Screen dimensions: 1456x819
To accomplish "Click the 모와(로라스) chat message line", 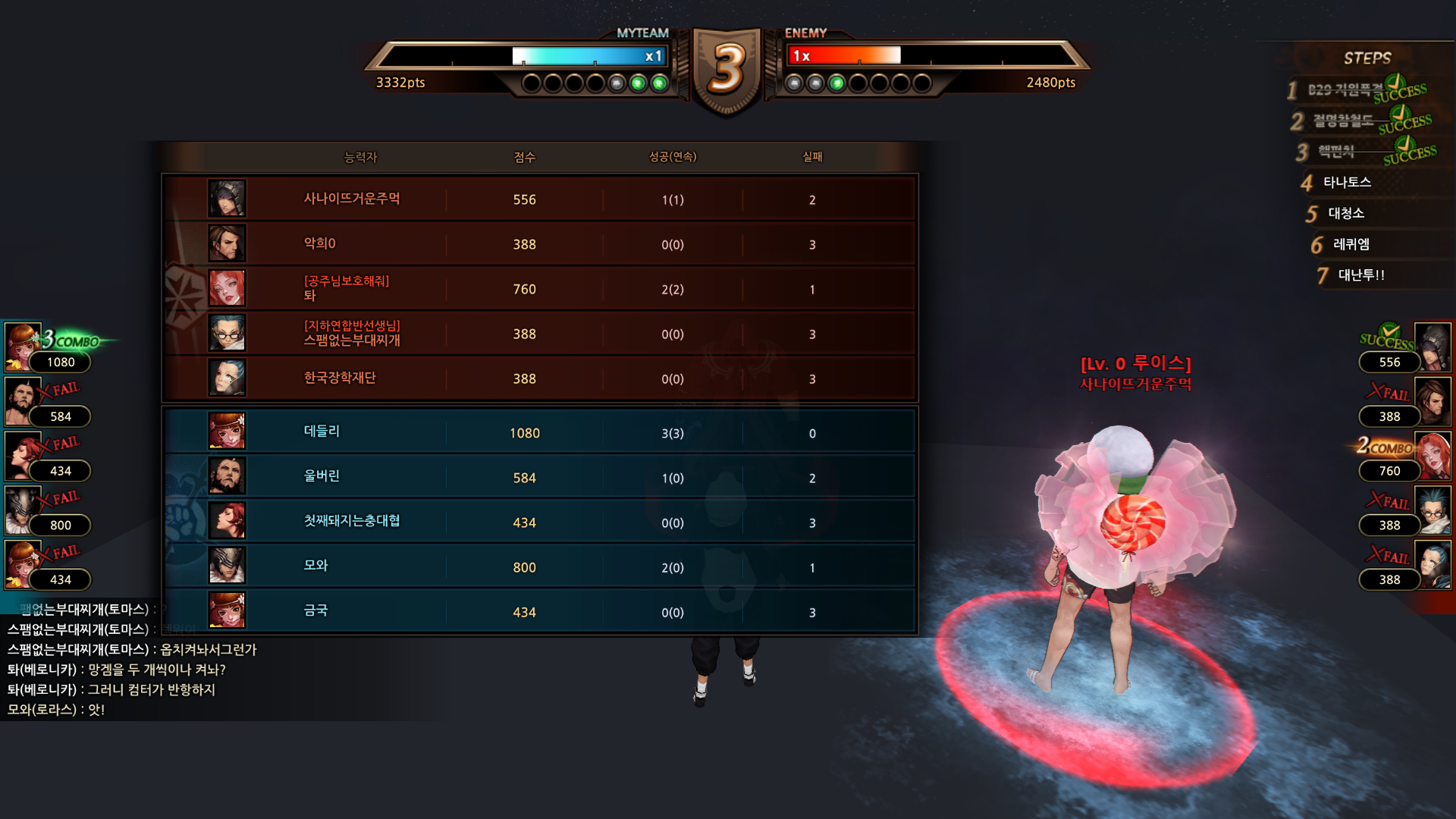I will (56, 710).
